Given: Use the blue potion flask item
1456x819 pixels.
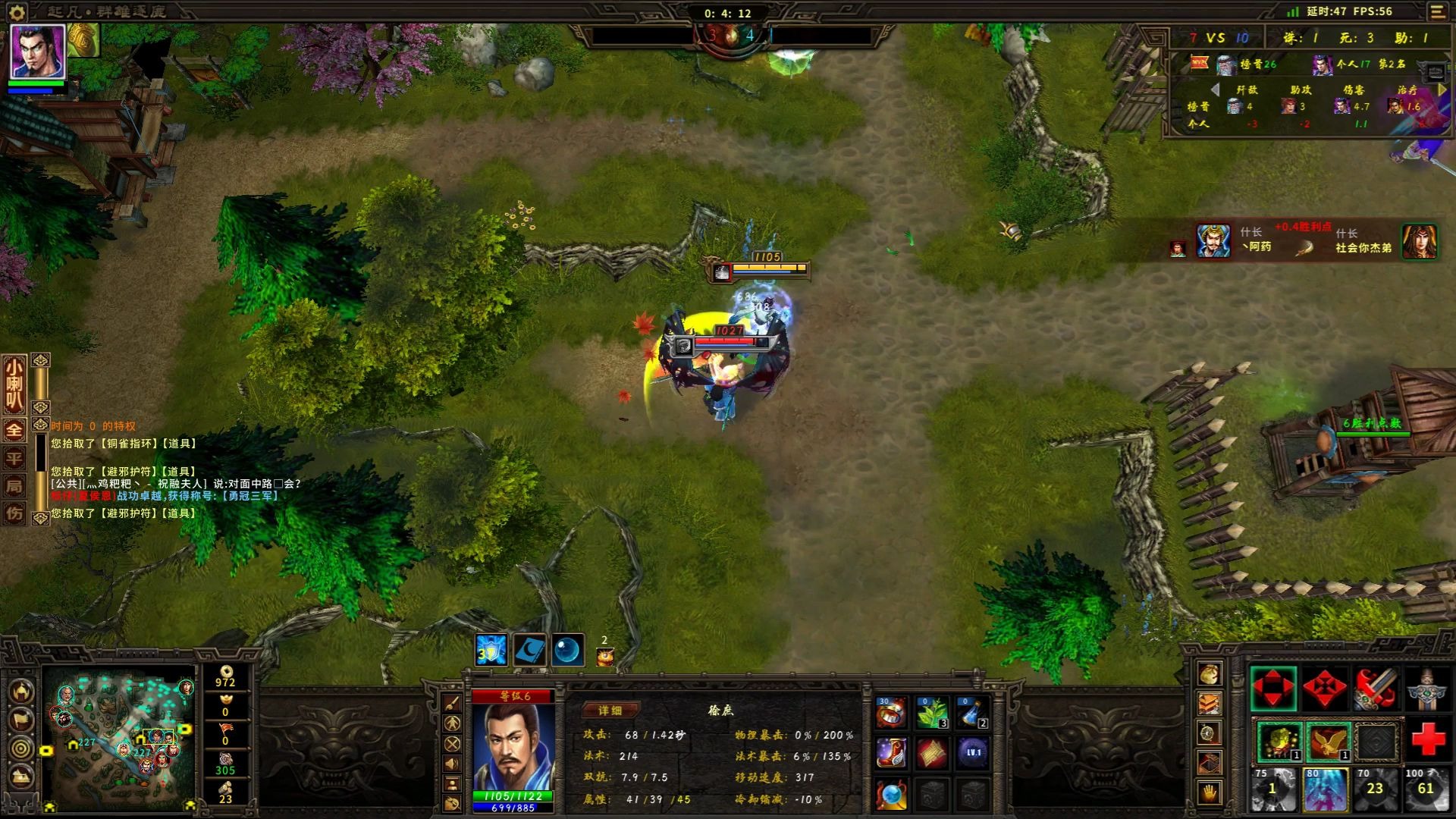Looking at the screenshot, I should [x=972, y=714].
